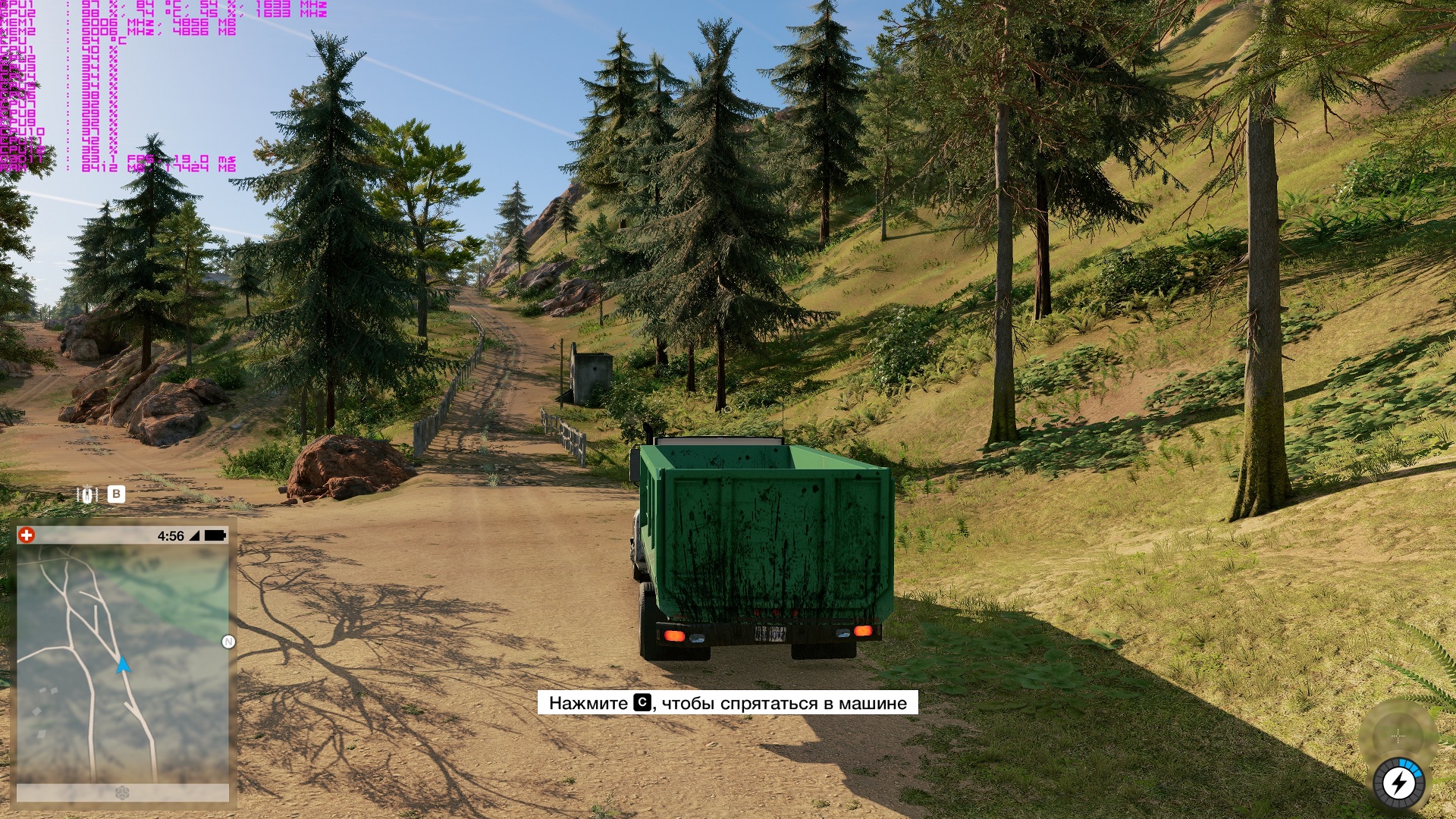Image resolution: width=1456 pixels, height=819 pixels.
Task: Select the crosshair weapon slot circle
Action: 1398,736
